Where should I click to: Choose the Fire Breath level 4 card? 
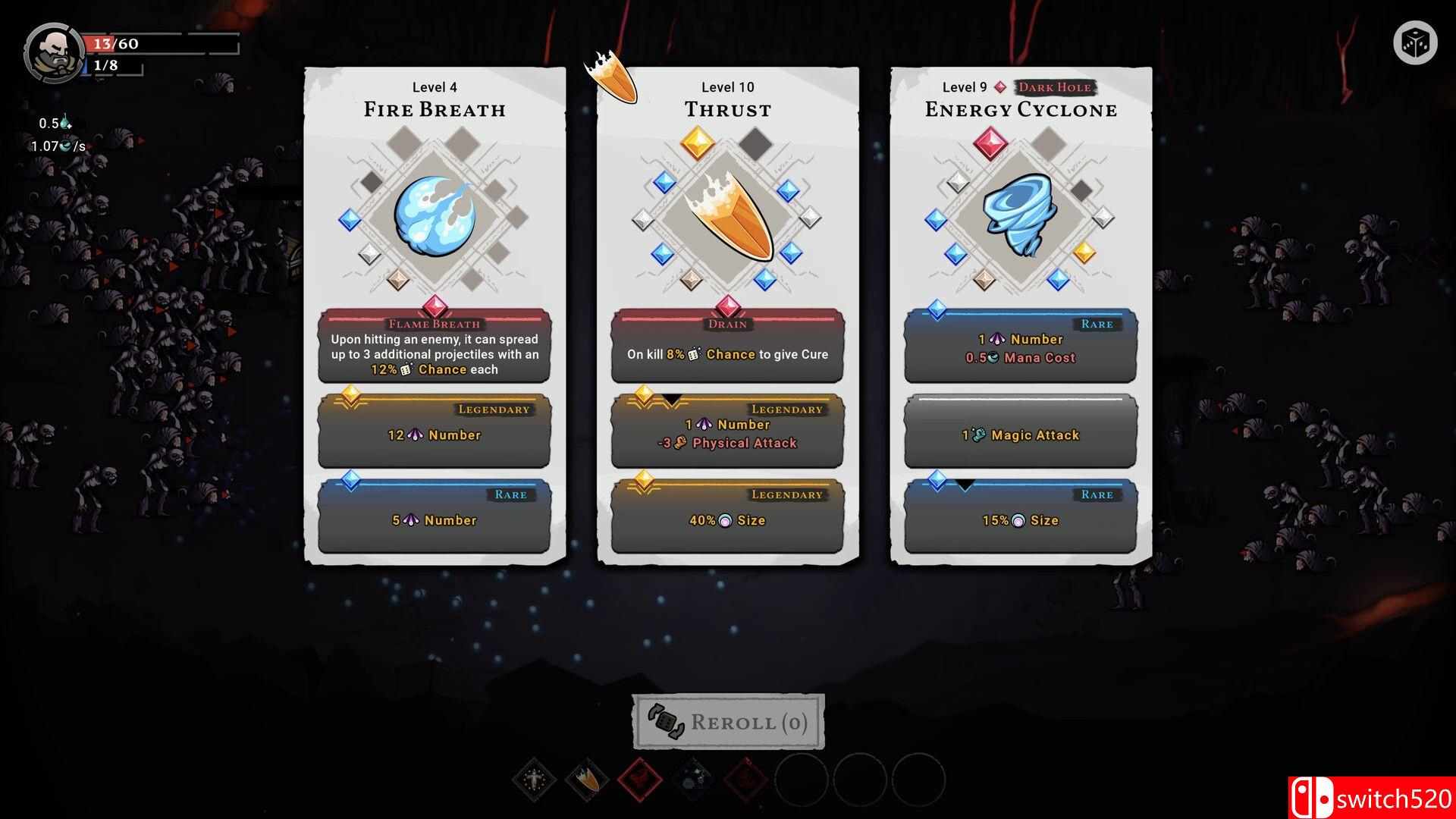click(435, 315)
